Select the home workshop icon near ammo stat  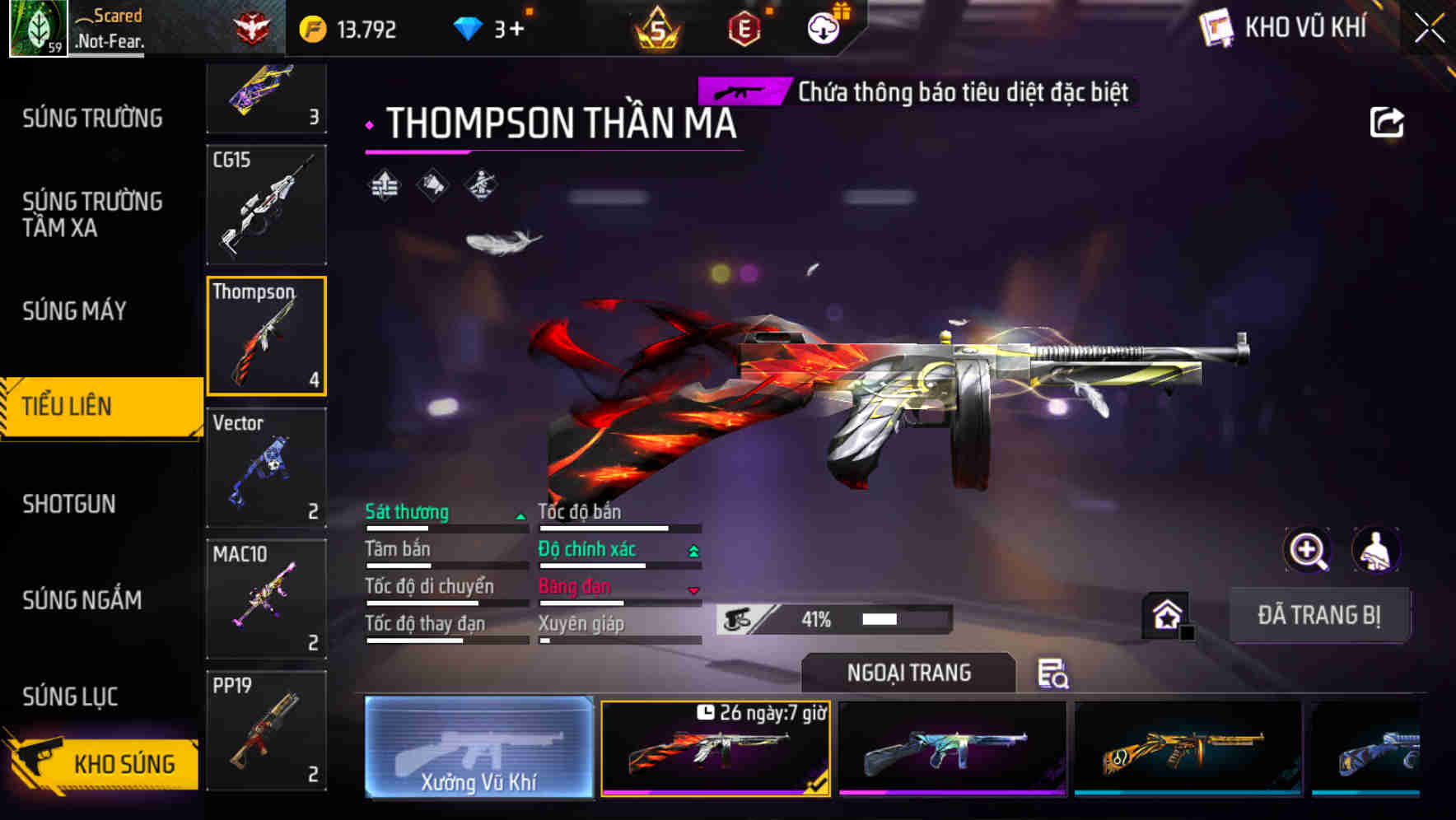click(1166, 613)
